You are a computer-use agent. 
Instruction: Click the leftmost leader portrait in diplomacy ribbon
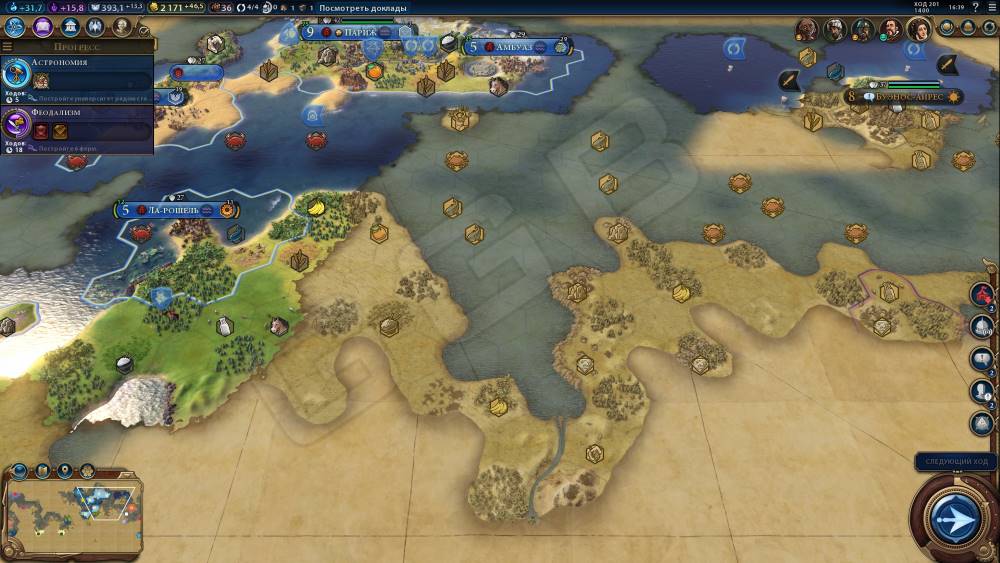point(807,30)
